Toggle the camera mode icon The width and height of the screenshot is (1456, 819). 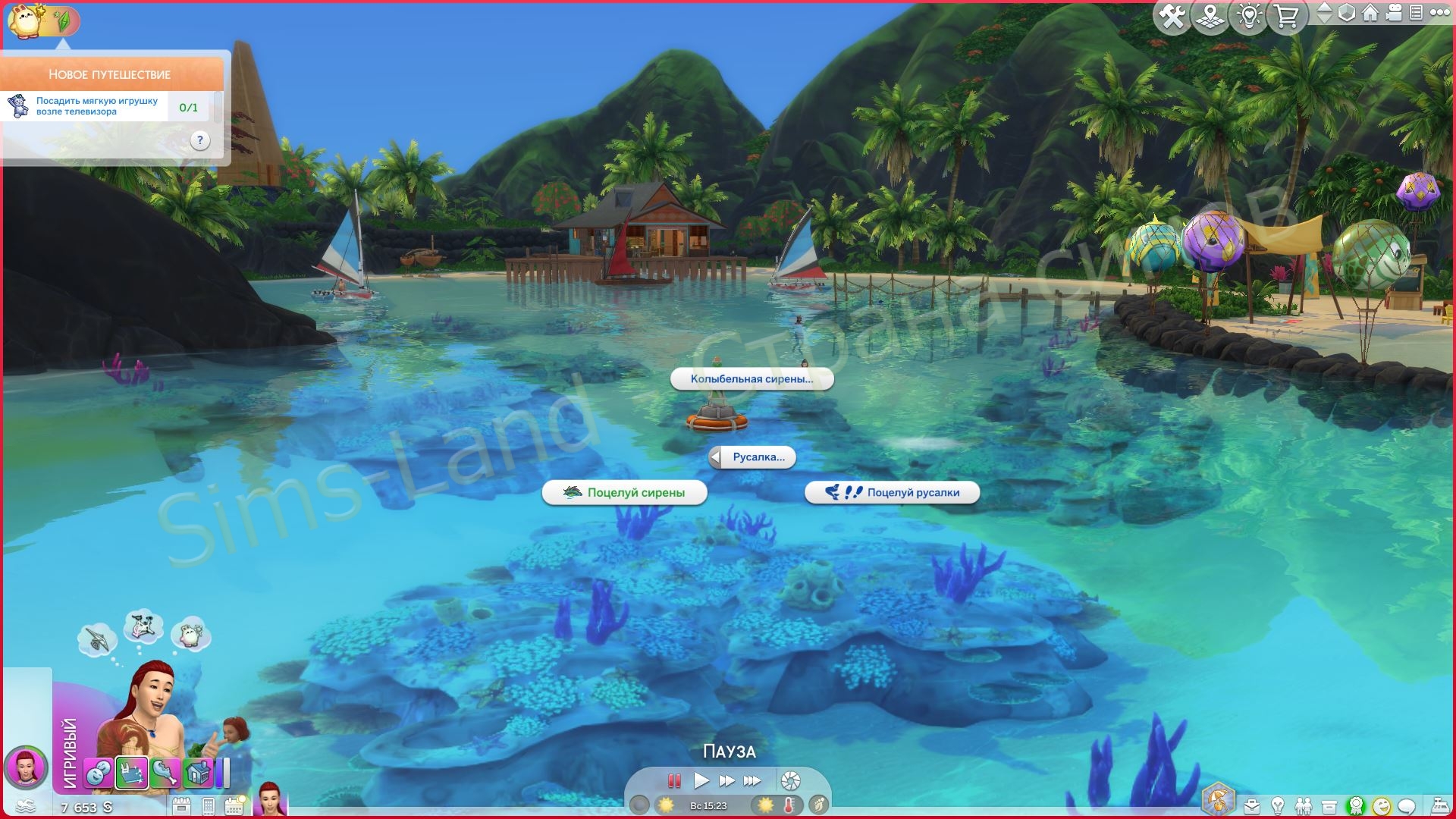coord(1394,13)
